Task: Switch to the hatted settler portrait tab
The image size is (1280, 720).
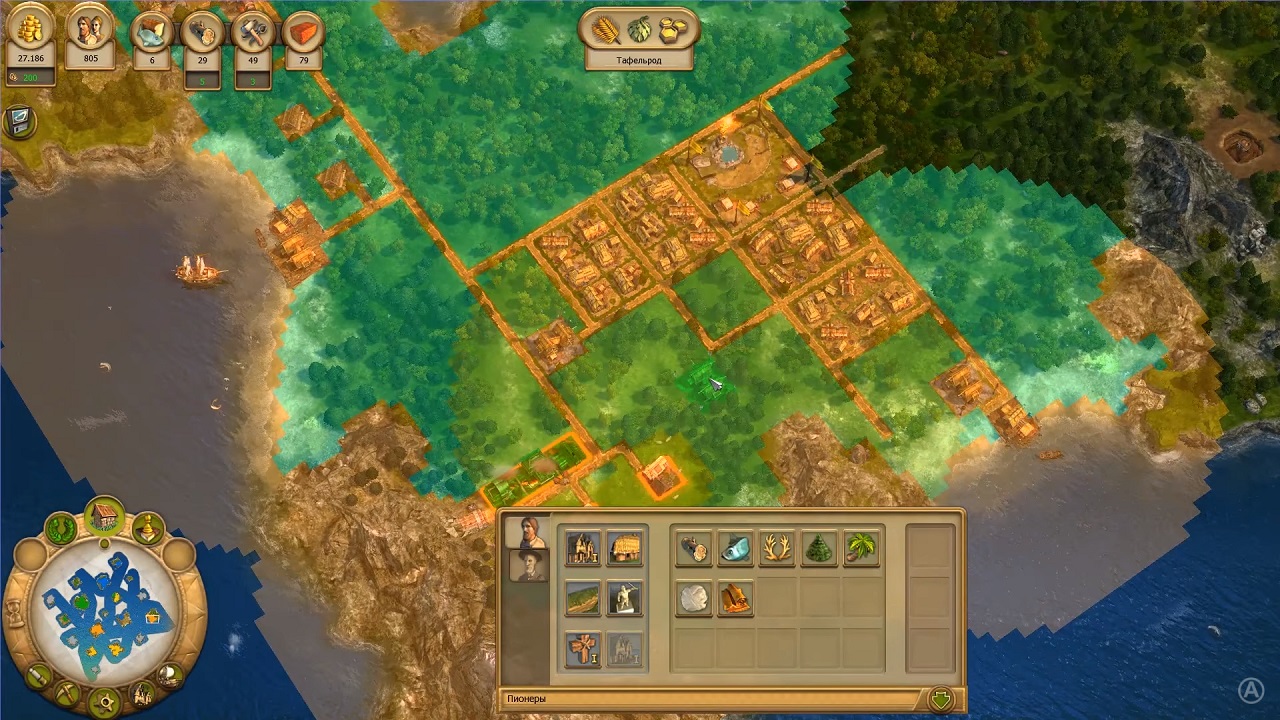Action: coord(527,565)
